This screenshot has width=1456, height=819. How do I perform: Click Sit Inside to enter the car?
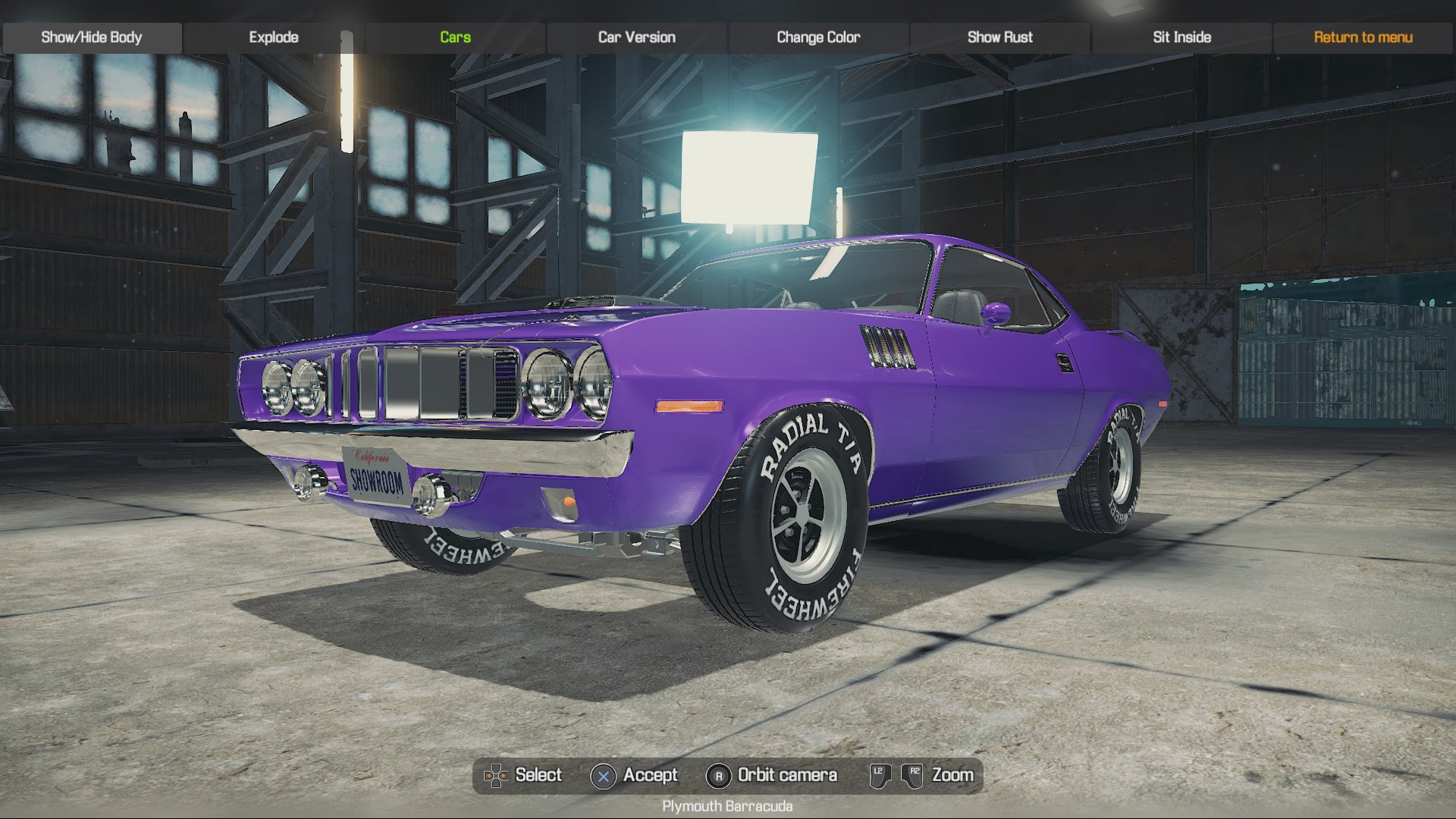1181,36
